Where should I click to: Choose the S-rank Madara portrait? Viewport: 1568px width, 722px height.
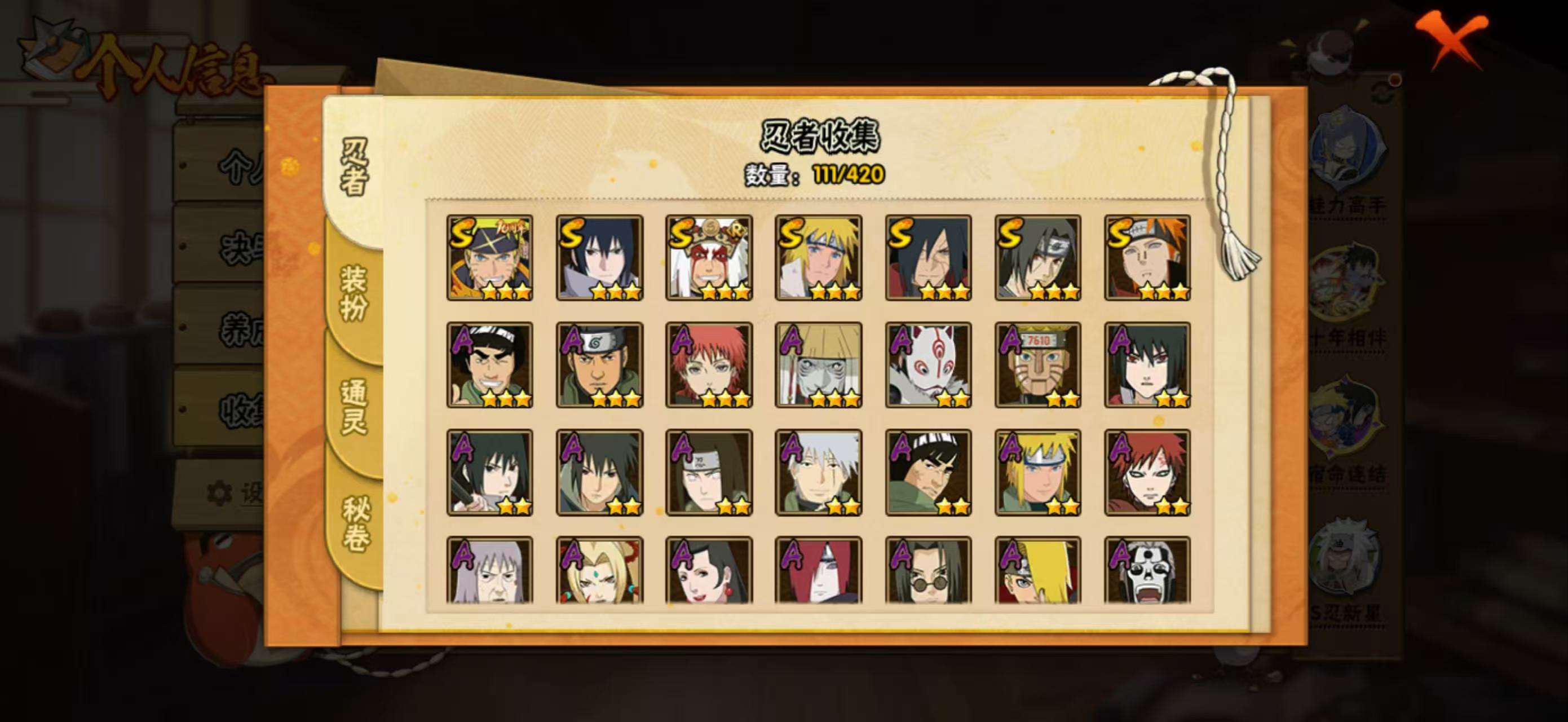click(x=928, y=258)
